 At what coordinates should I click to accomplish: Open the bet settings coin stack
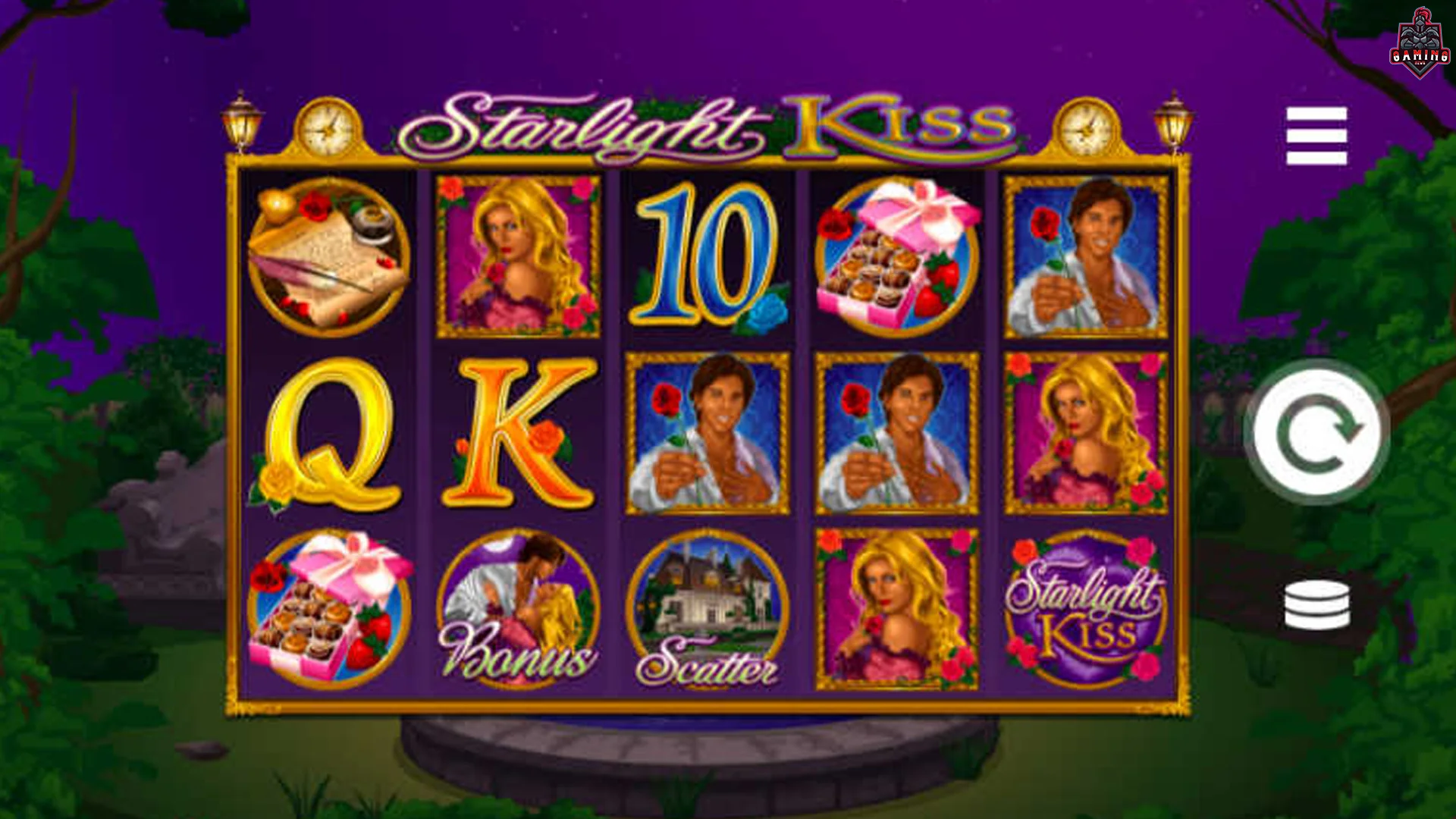tap(1316, 604)
